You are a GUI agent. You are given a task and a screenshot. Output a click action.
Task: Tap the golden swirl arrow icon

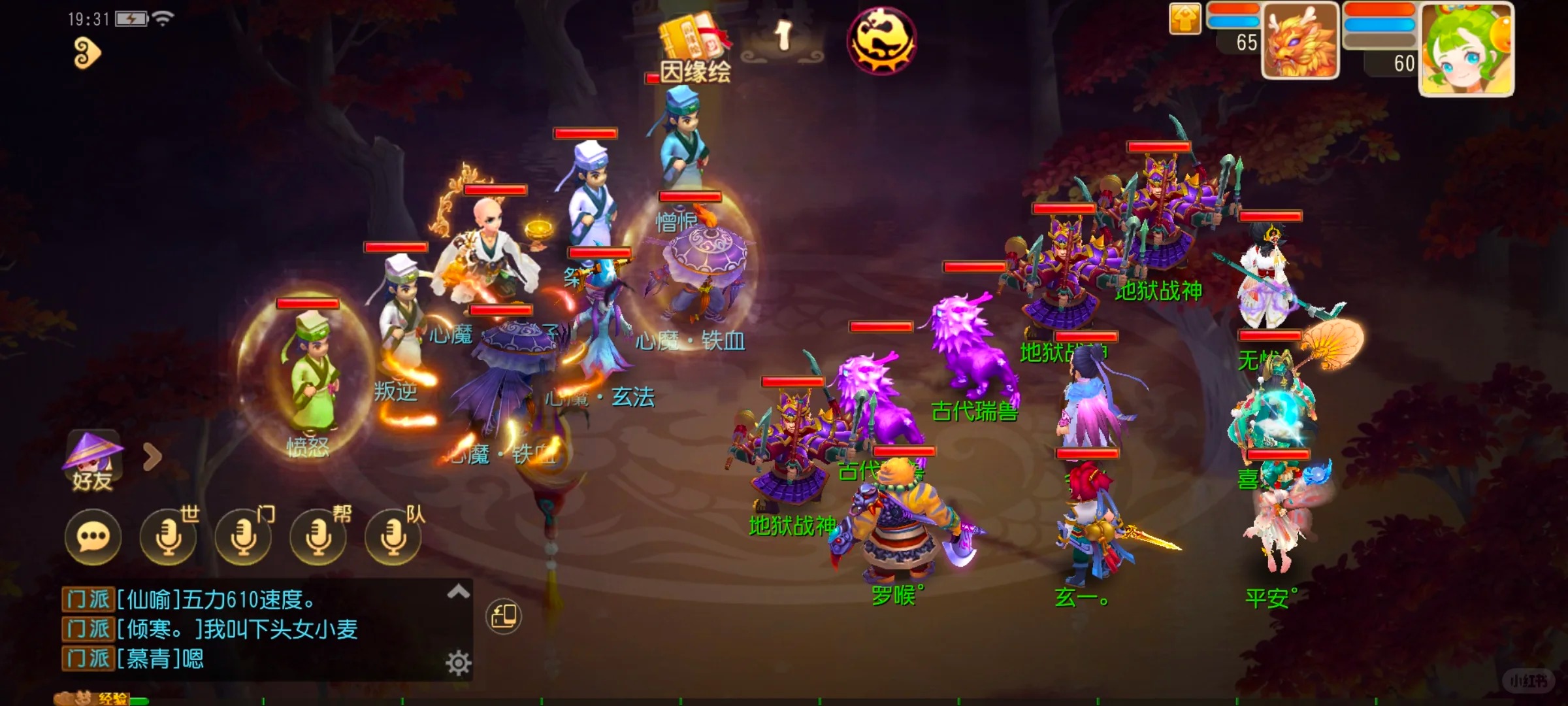(87, 53)
